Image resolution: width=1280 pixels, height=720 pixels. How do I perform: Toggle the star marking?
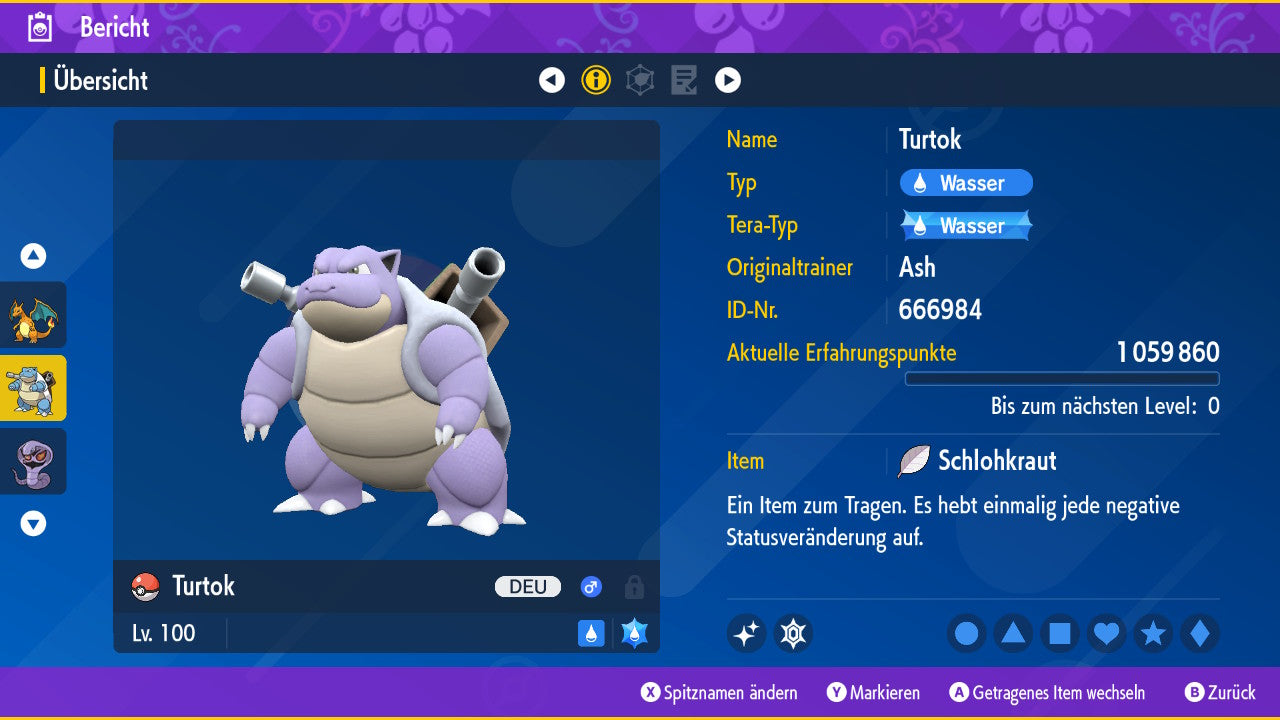(1153, 633)
